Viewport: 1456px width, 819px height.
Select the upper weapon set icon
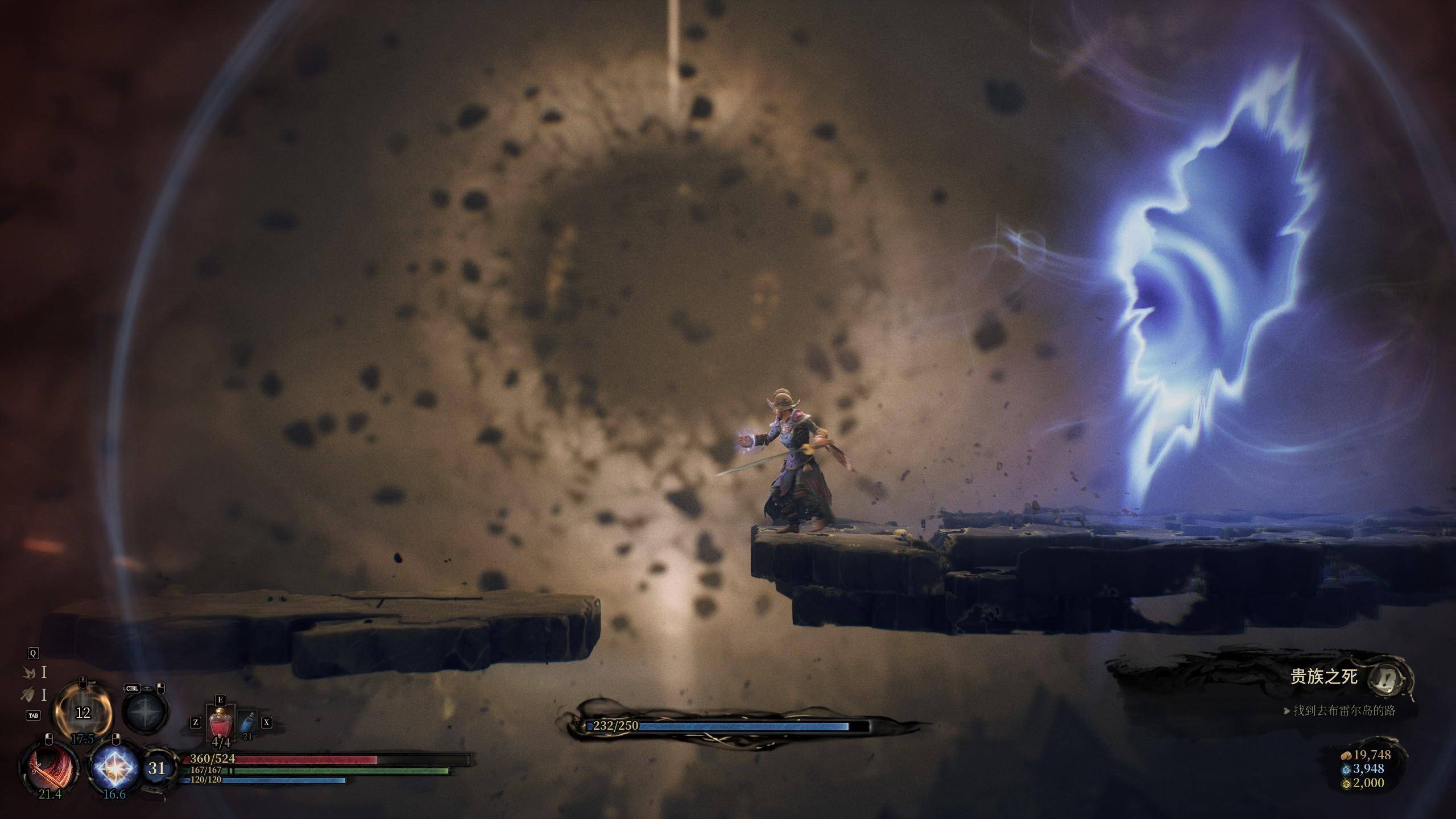(28, 673)
